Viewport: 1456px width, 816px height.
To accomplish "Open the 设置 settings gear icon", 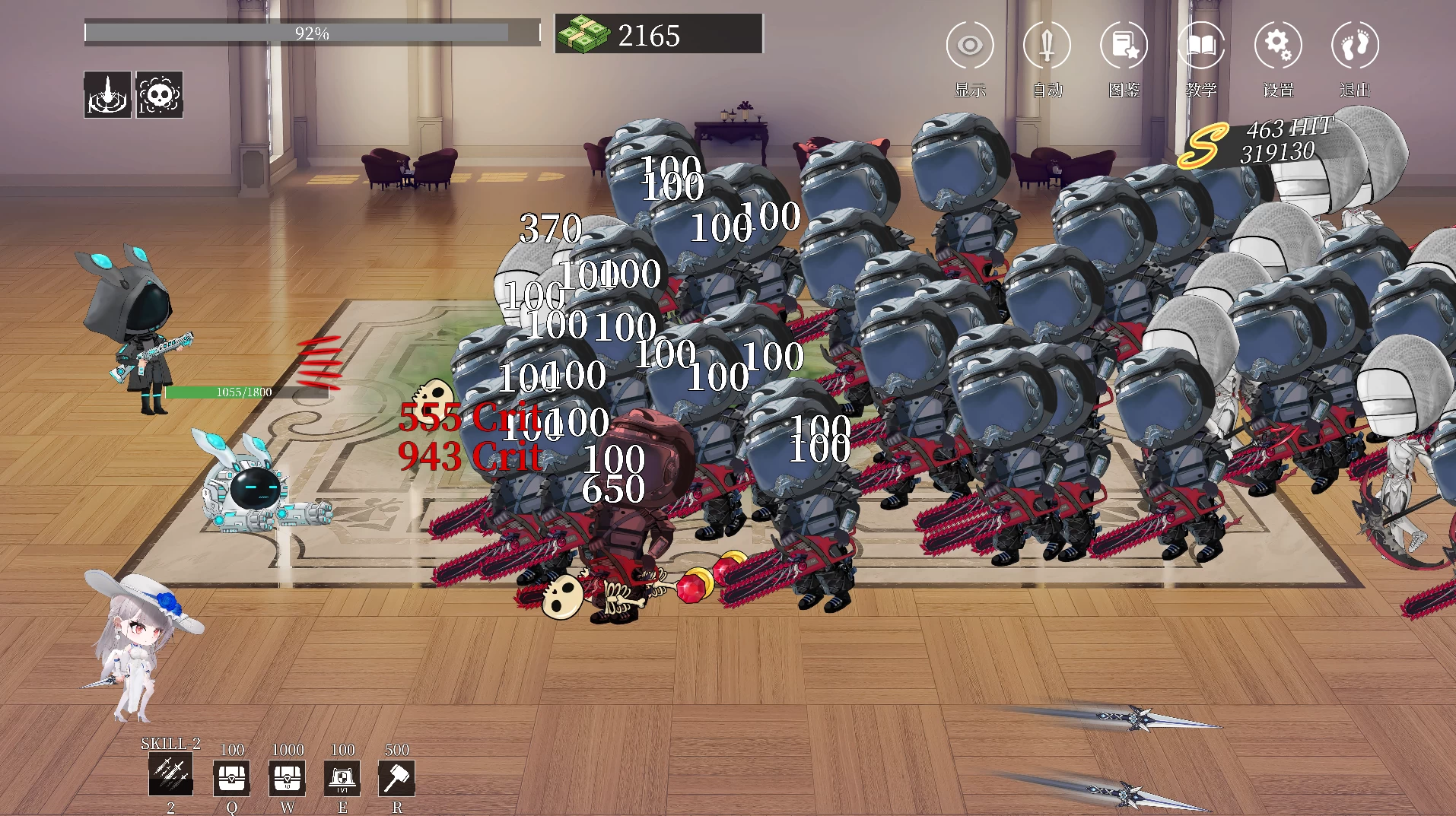I will coord(1277,45).
